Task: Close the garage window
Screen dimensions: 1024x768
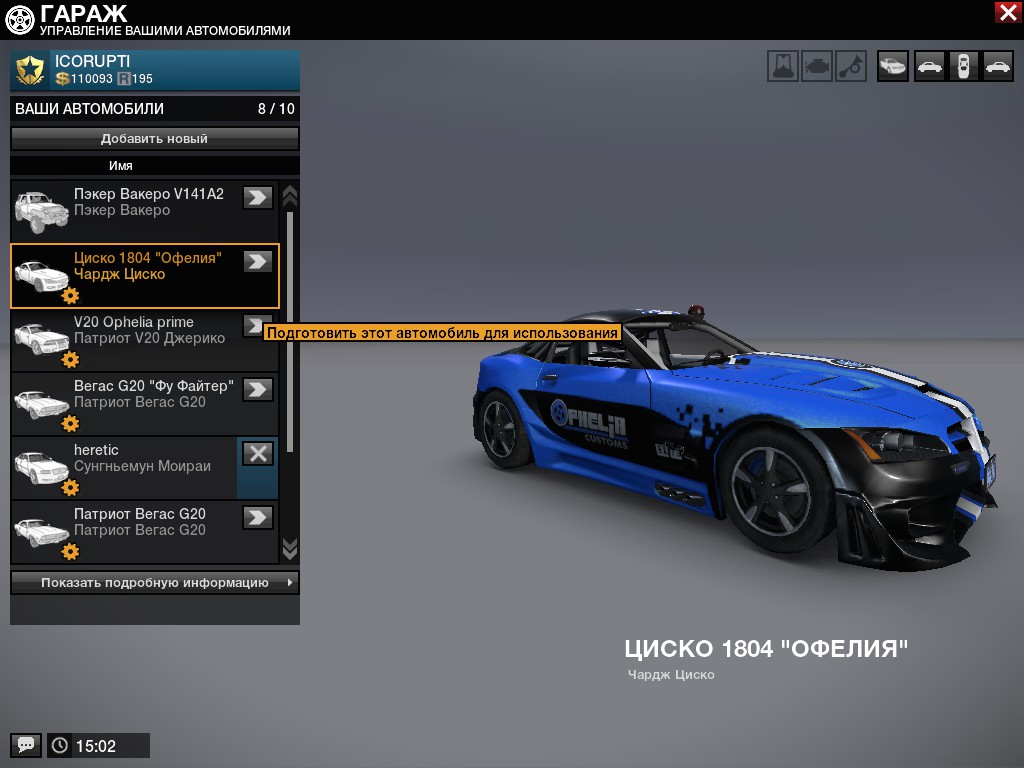Action: point(1007,12)
